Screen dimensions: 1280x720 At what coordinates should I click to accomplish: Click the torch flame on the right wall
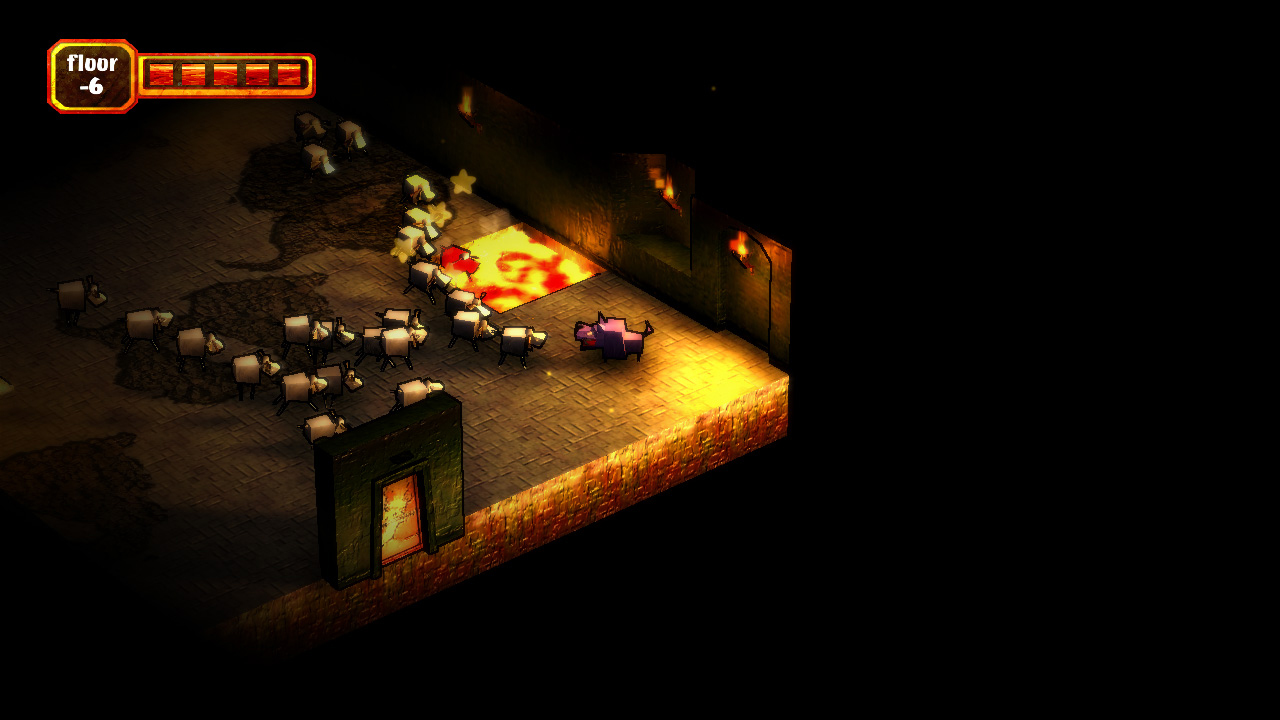[x=742, y=245]
